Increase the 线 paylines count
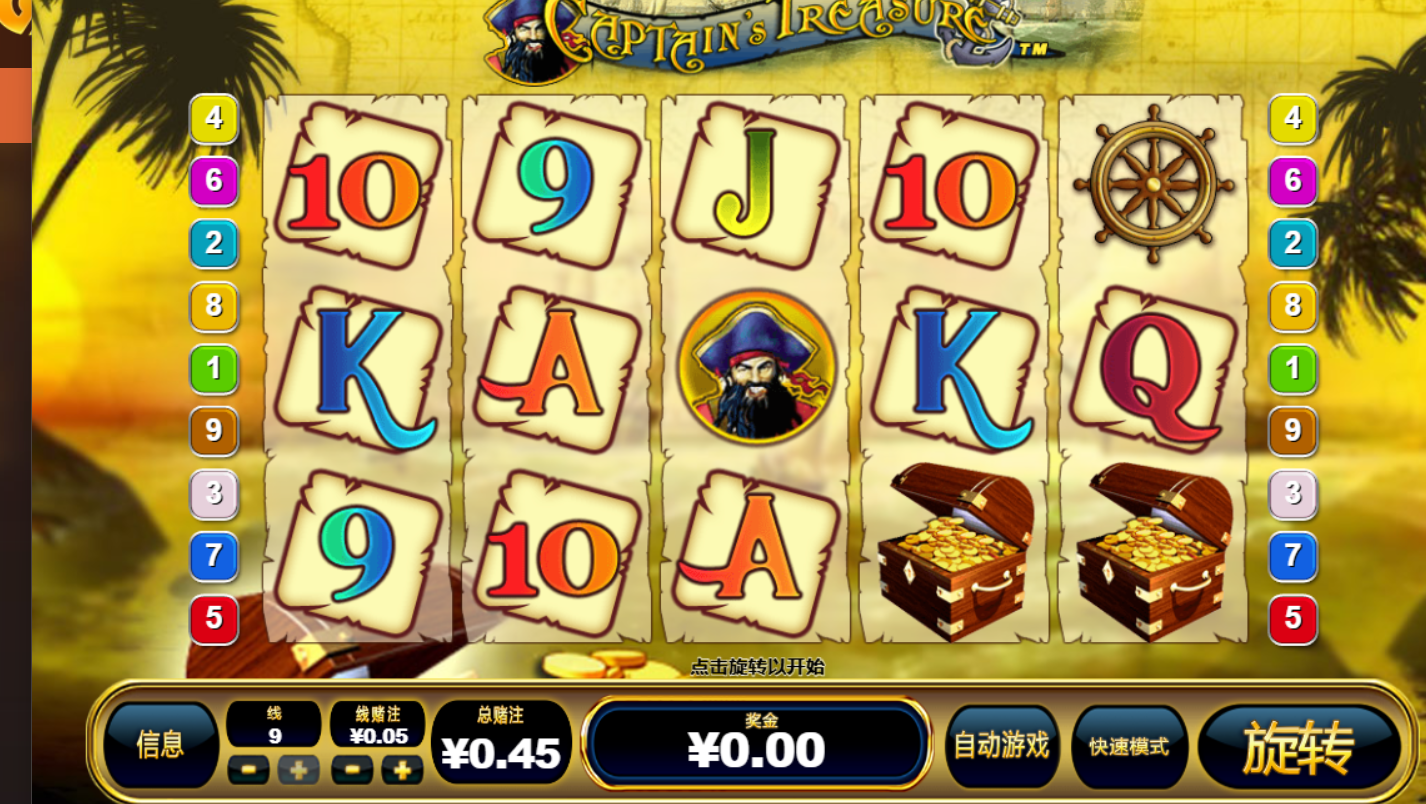Screen dimensions: 1426x804 click(x=298, y=769)
